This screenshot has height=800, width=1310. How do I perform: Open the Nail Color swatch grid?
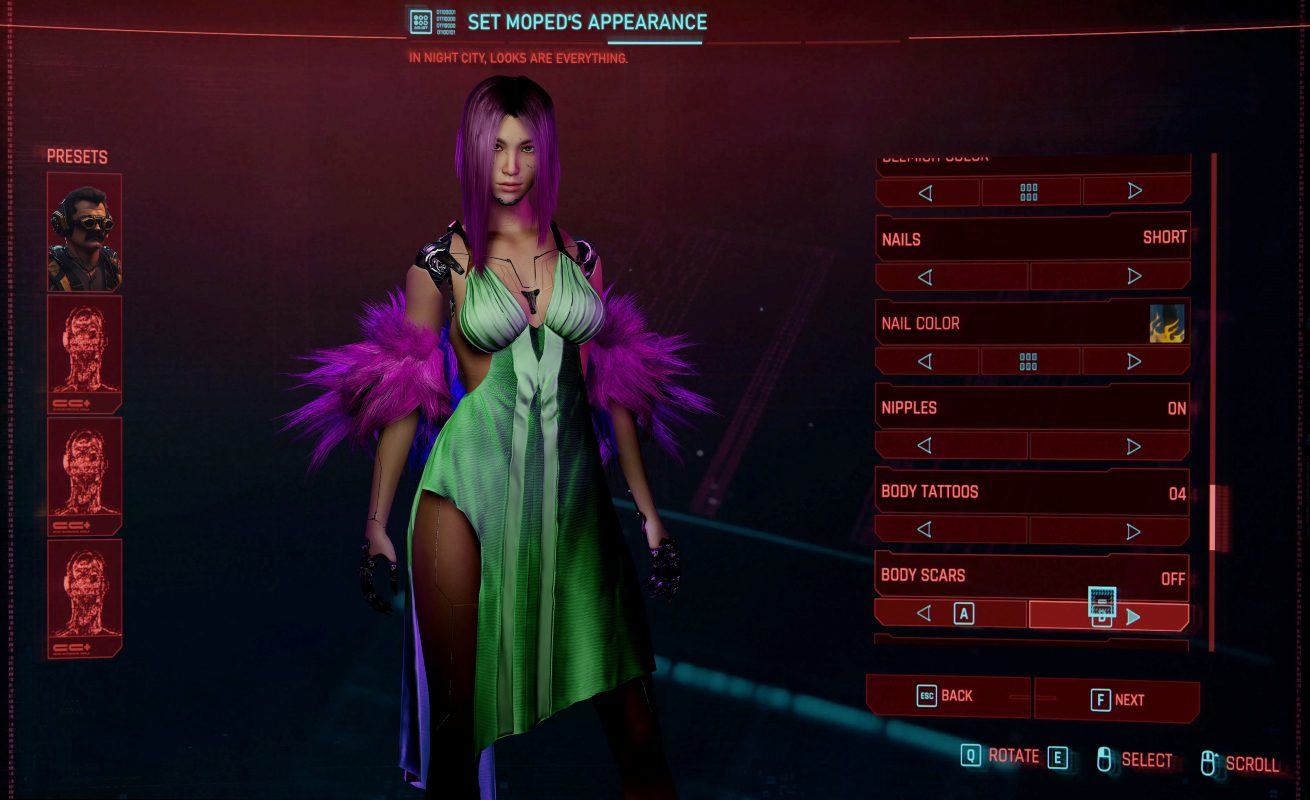tap(1029, 361)
